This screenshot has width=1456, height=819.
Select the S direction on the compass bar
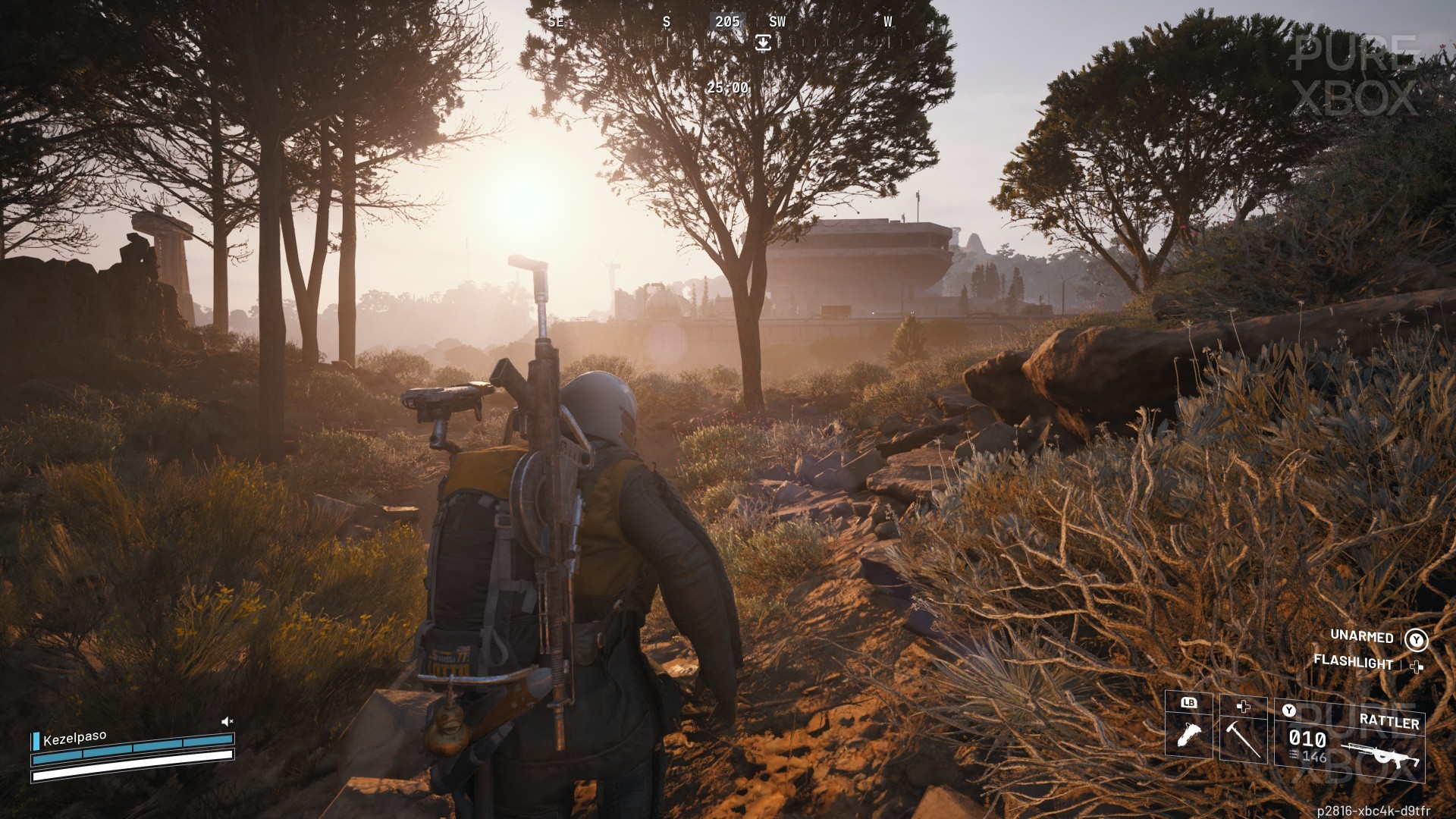[x=667, y=21]
